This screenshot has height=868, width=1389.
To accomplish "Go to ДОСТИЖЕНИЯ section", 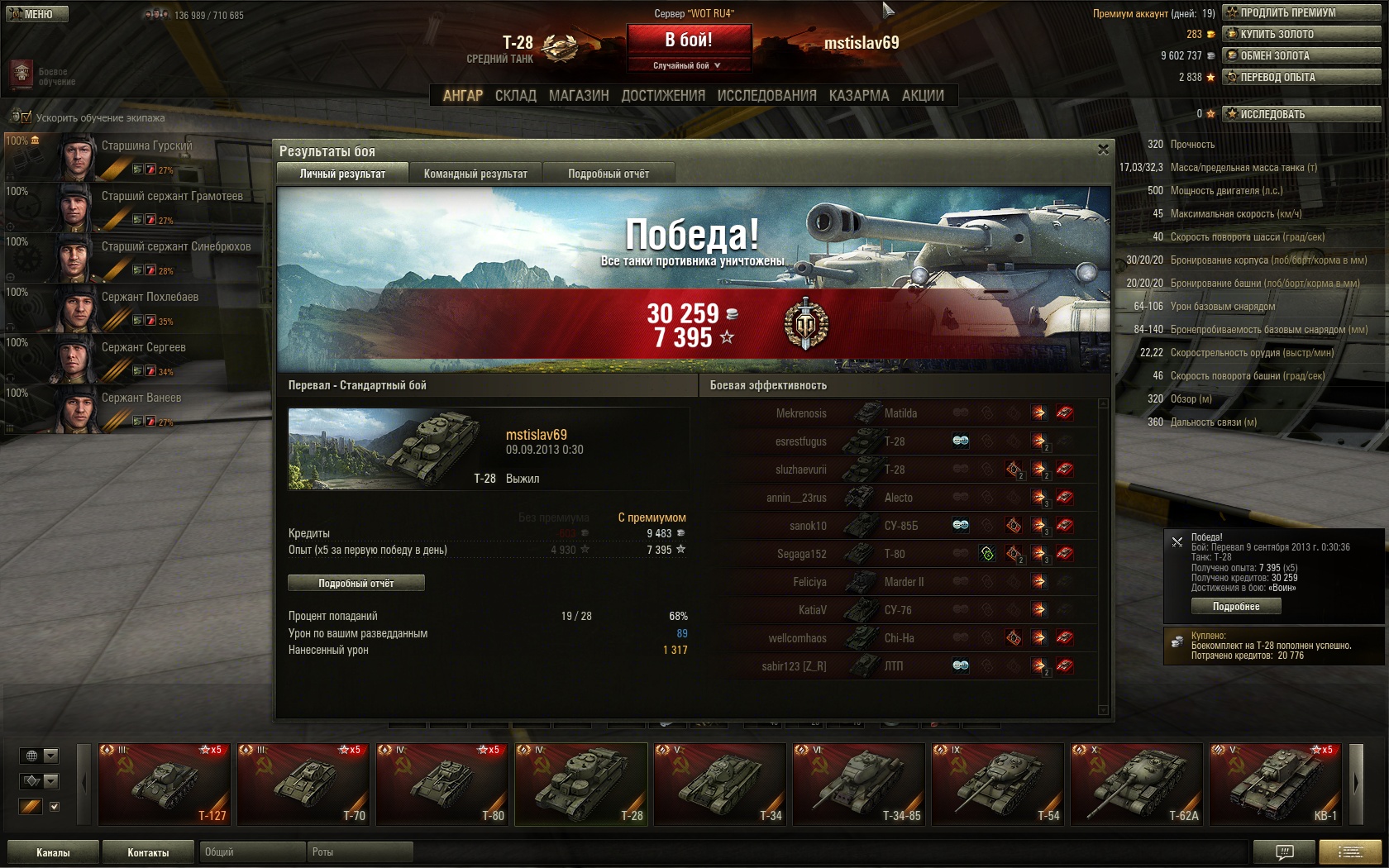I will point(663,96).
